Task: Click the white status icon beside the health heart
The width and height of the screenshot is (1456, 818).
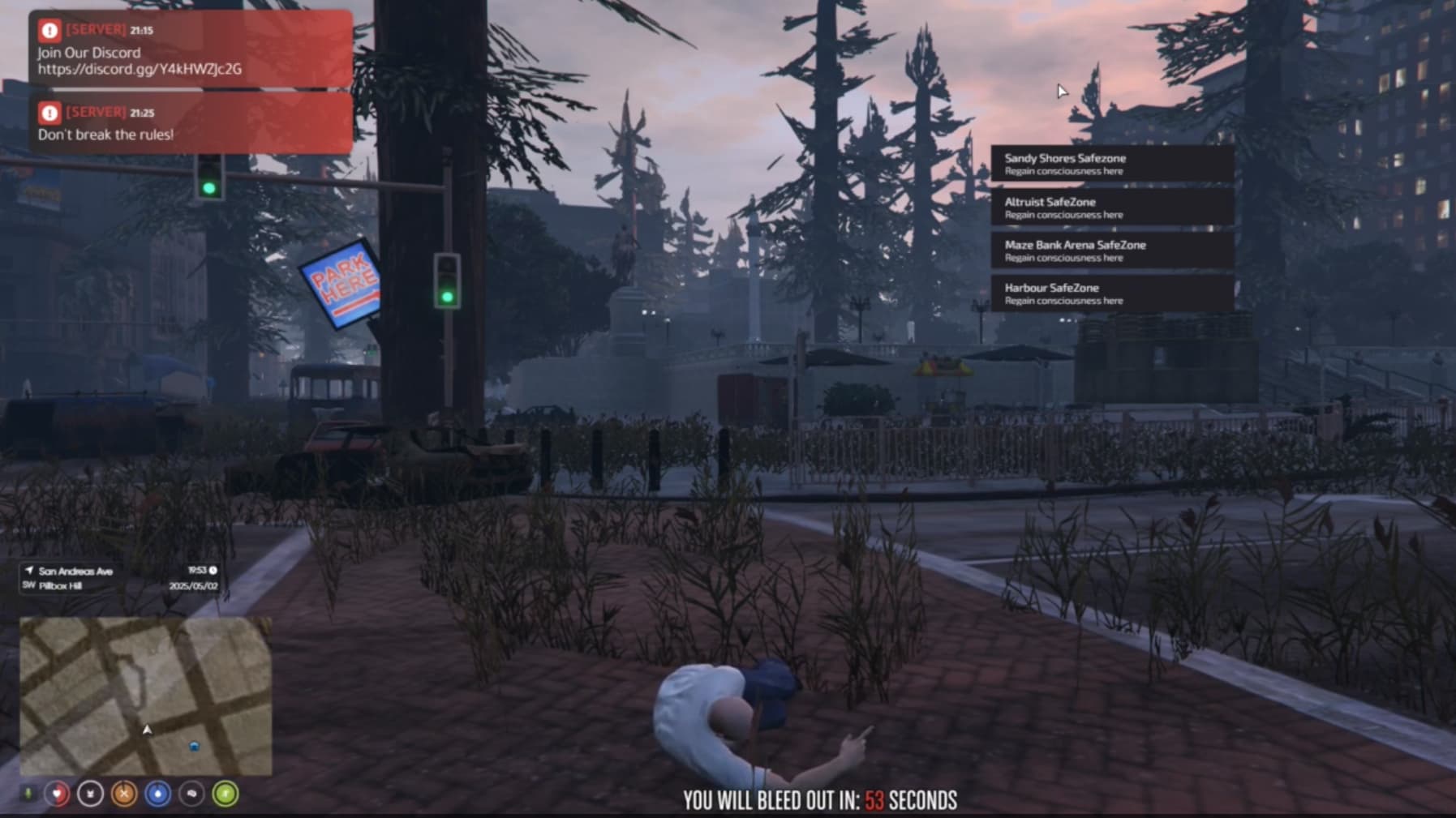Action: pos(89,793)
